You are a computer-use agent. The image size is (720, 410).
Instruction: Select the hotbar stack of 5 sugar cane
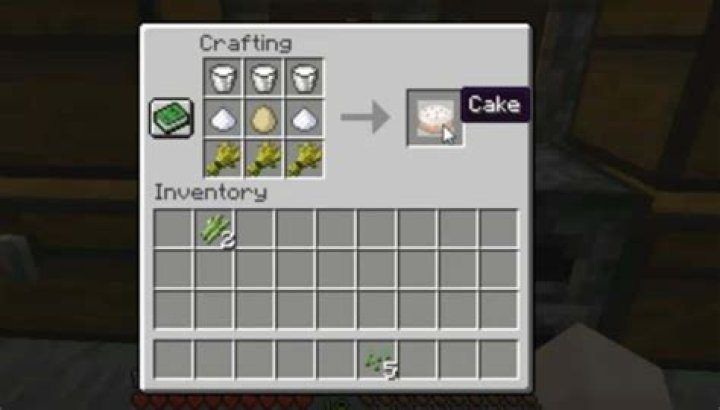point(378,360)
